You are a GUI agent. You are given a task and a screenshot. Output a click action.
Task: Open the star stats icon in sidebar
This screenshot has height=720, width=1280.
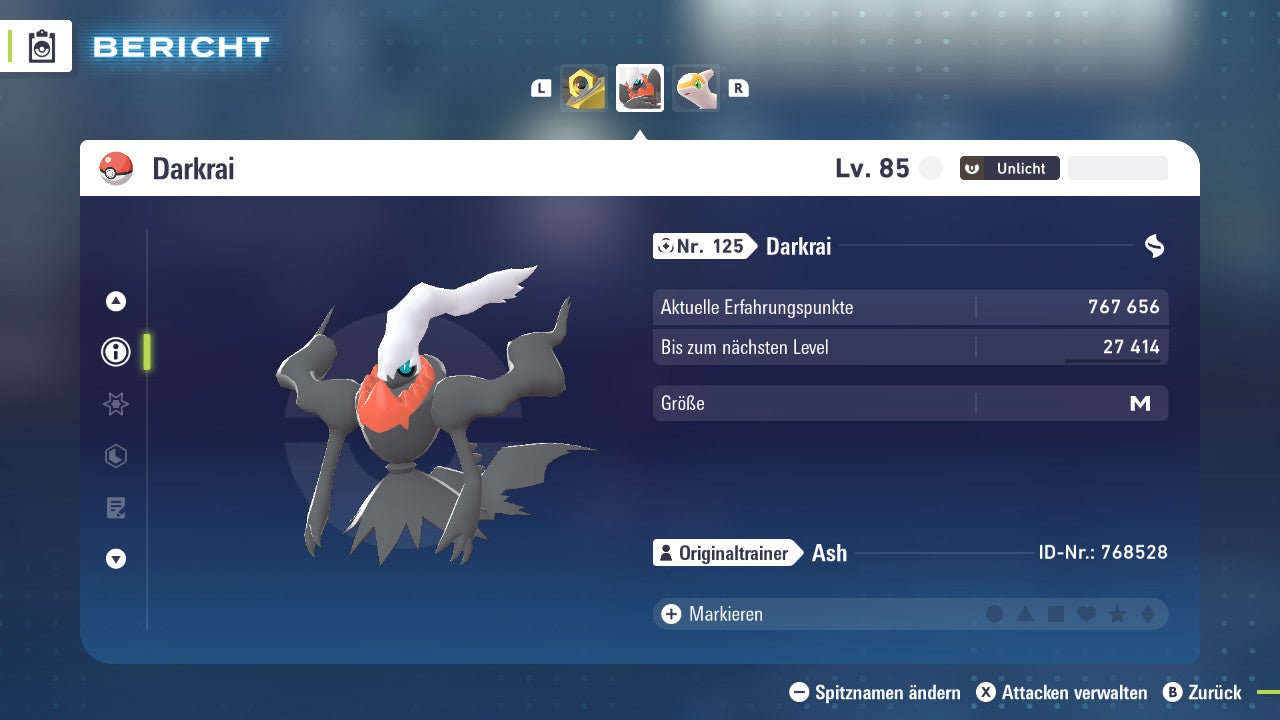[115, 404]
